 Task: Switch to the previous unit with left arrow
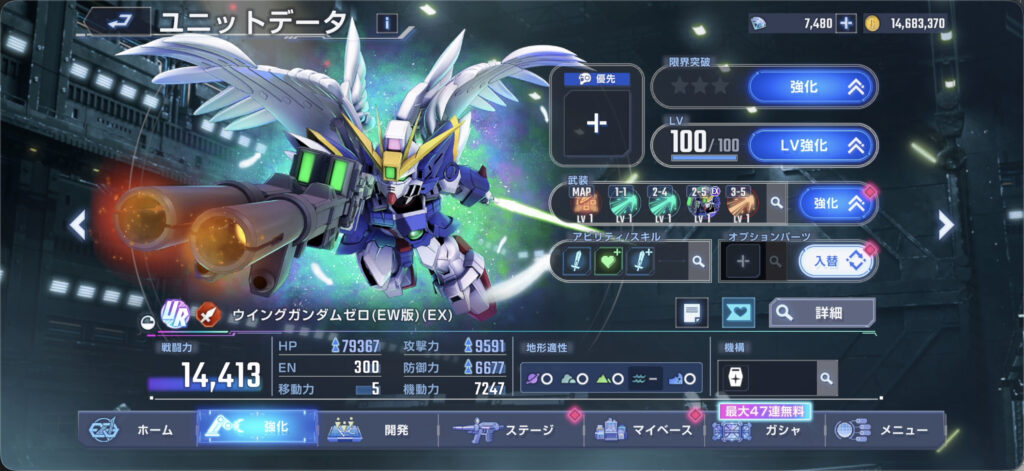[x=78, y=225]
